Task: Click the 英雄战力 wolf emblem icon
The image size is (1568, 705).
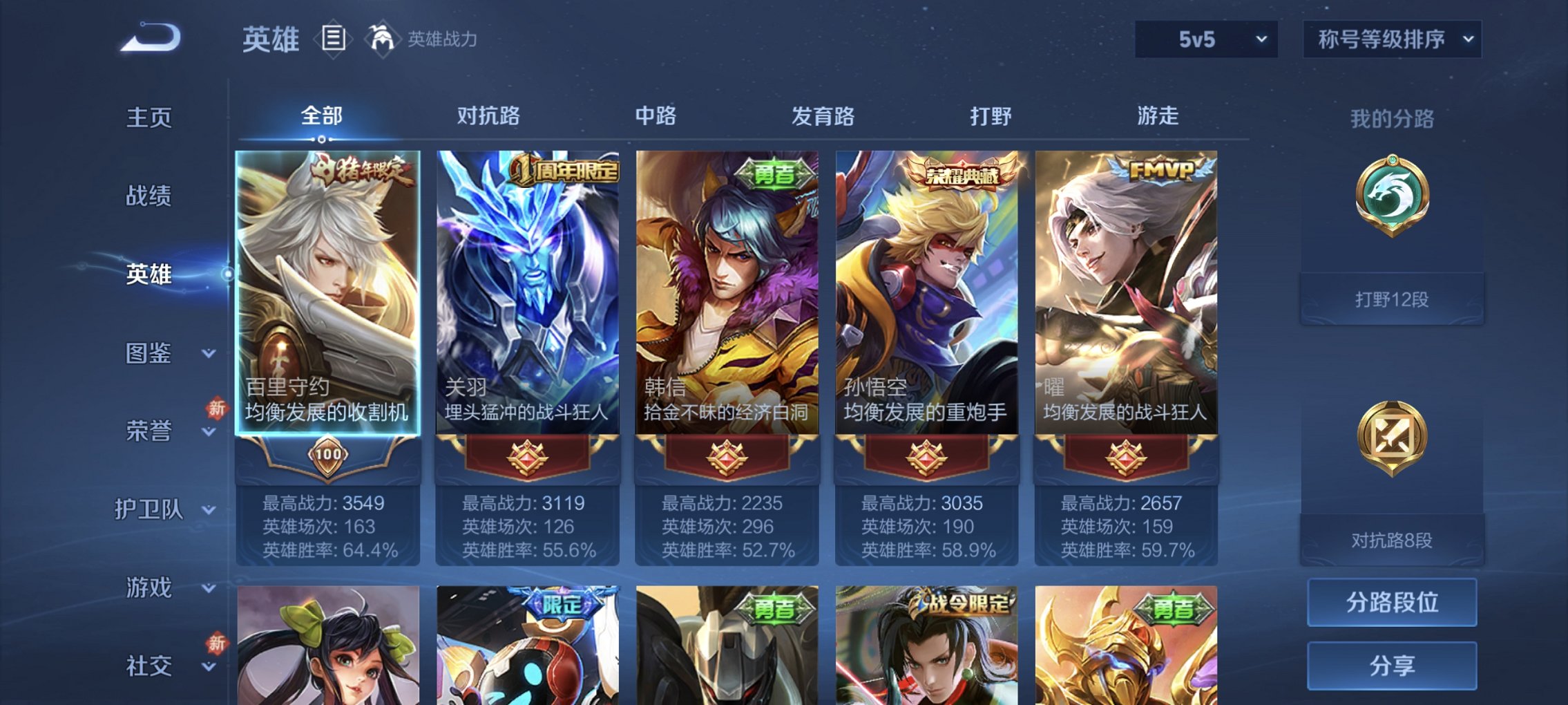Action: point(383,38)
